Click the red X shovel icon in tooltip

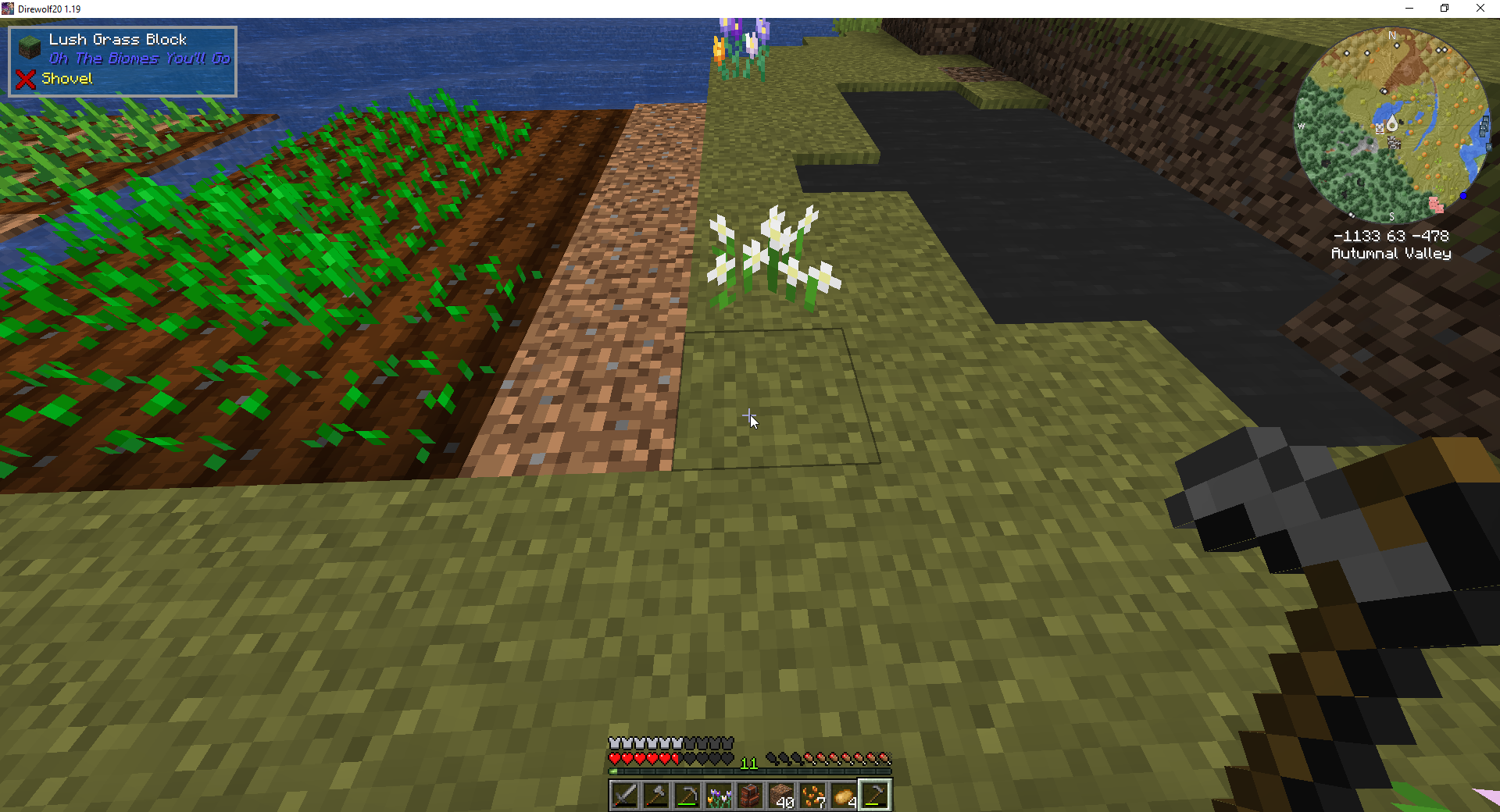coord(24,79)
